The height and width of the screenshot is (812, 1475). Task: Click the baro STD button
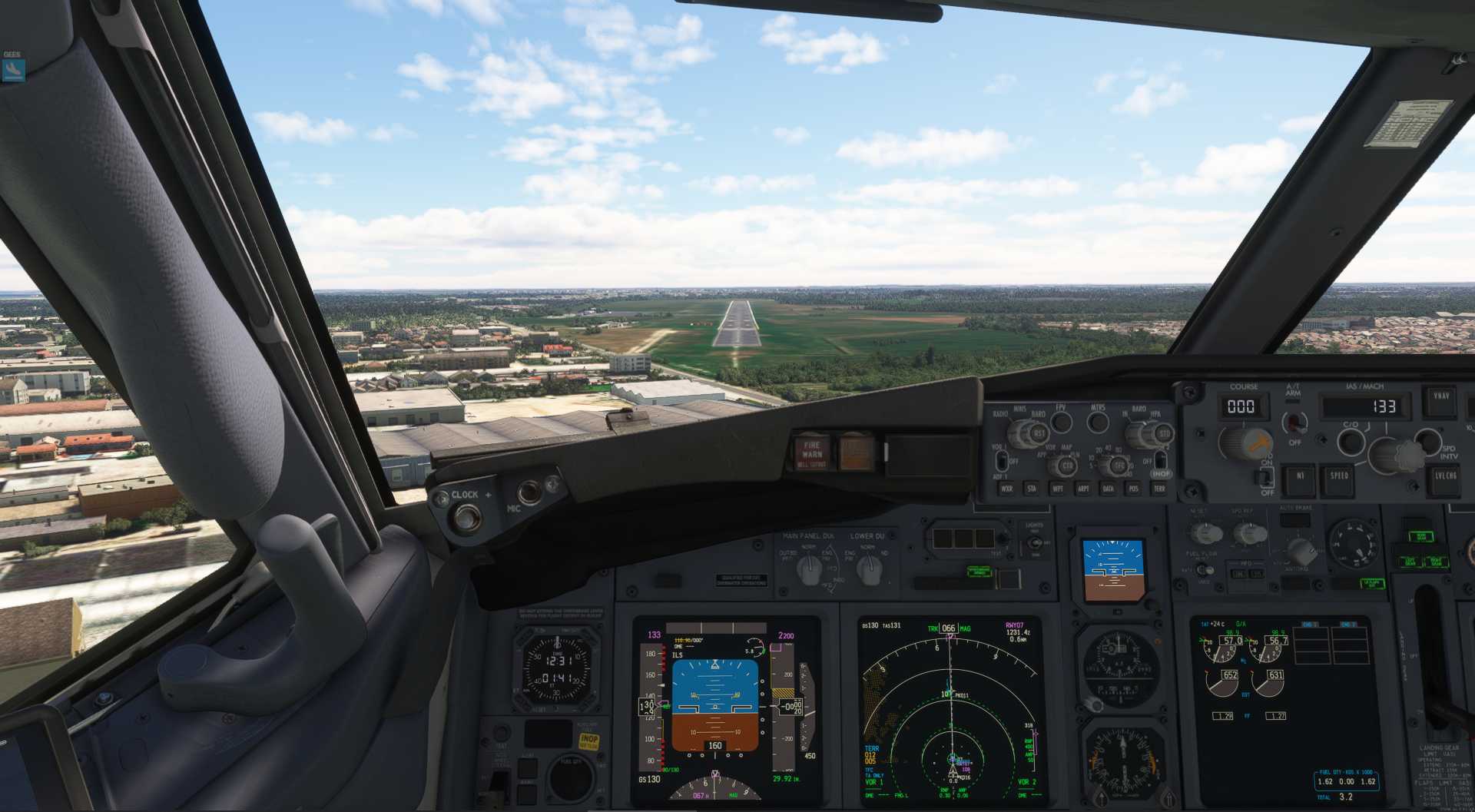coord(1163,434)
